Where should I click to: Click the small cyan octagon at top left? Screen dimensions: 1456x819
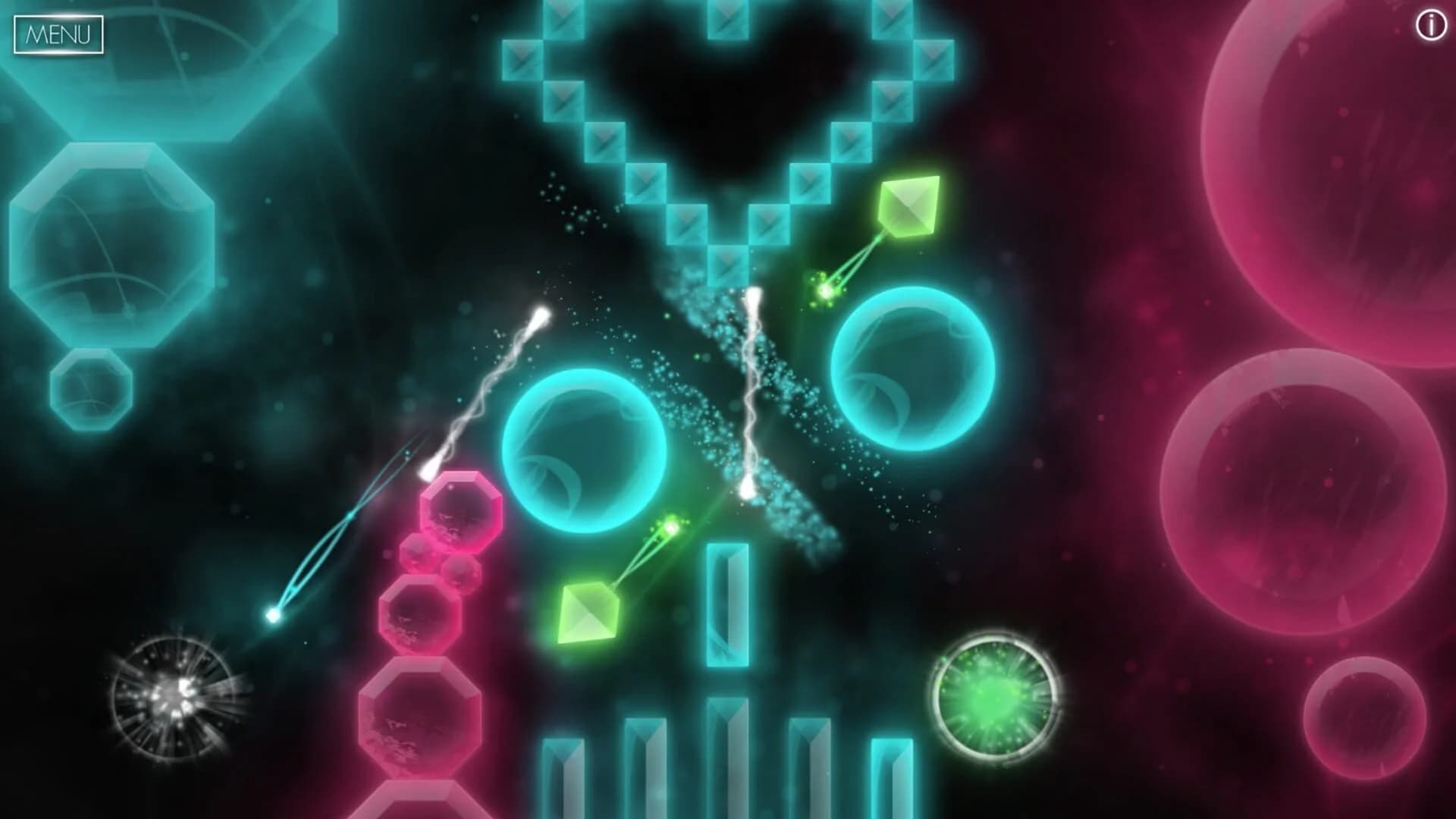[x=91, y=387]
